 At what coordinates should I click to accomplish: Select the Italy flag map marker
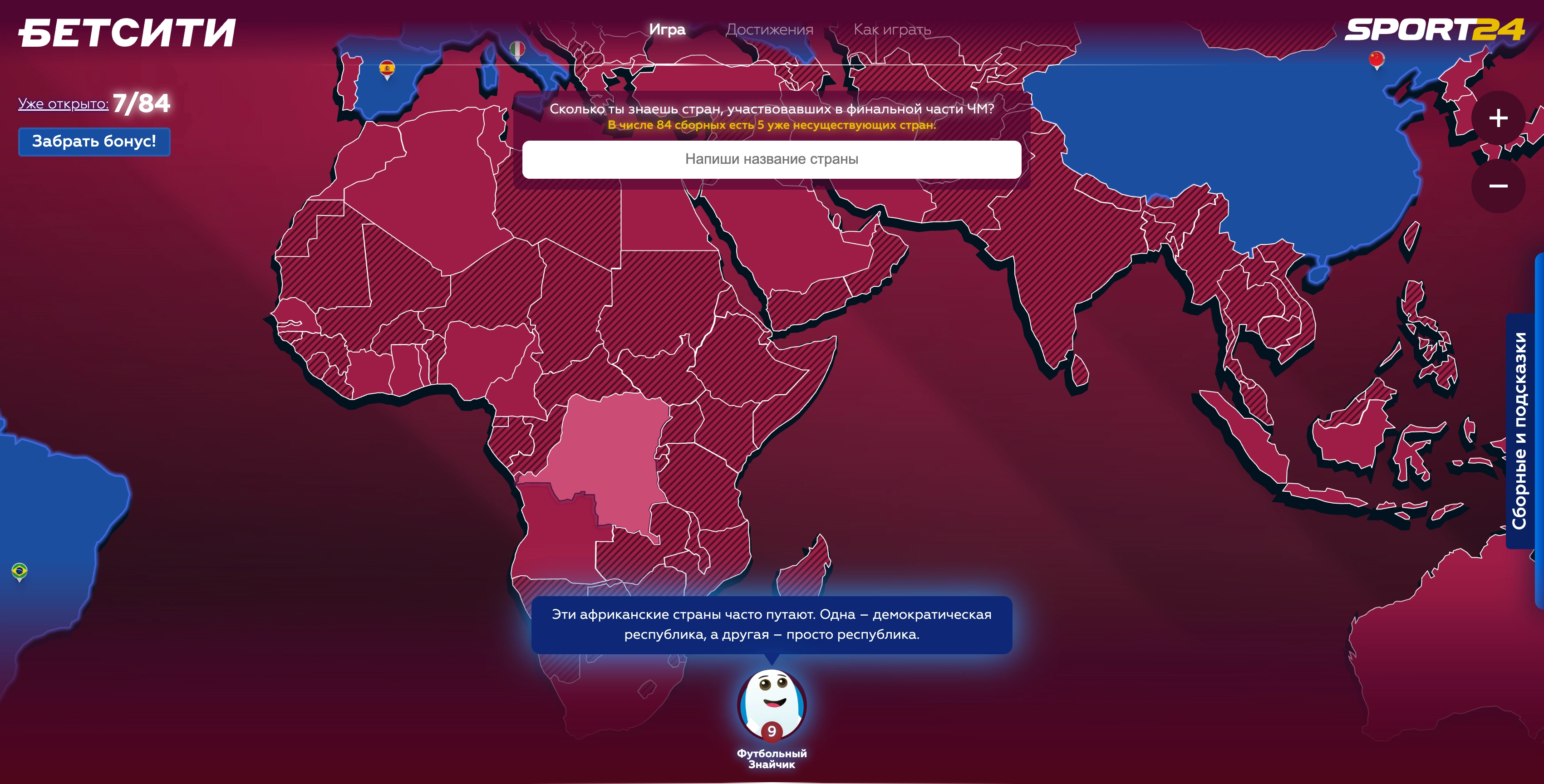(516, 49)
